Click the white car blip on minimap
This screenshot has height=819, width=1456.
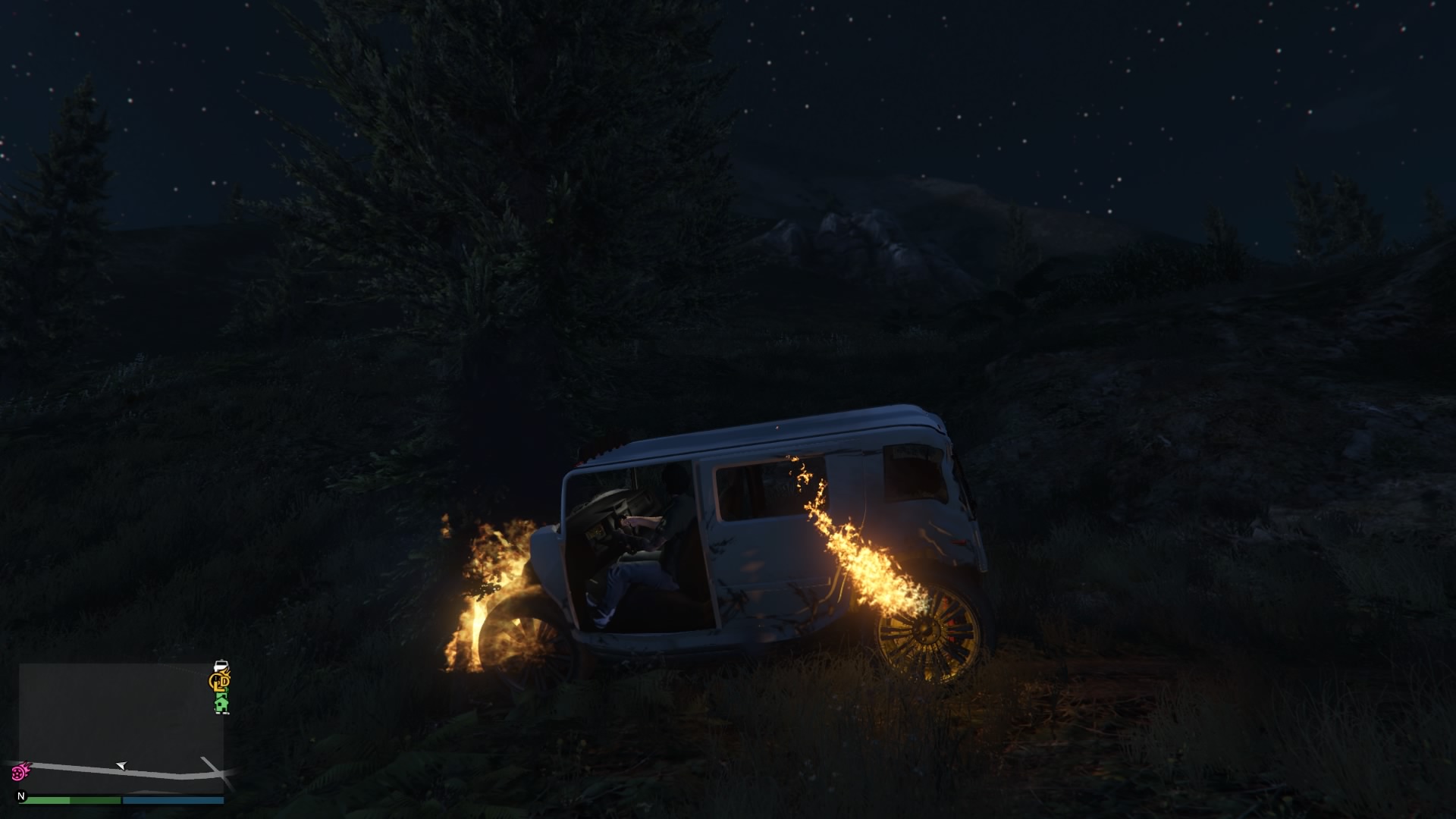coord(221,667)
